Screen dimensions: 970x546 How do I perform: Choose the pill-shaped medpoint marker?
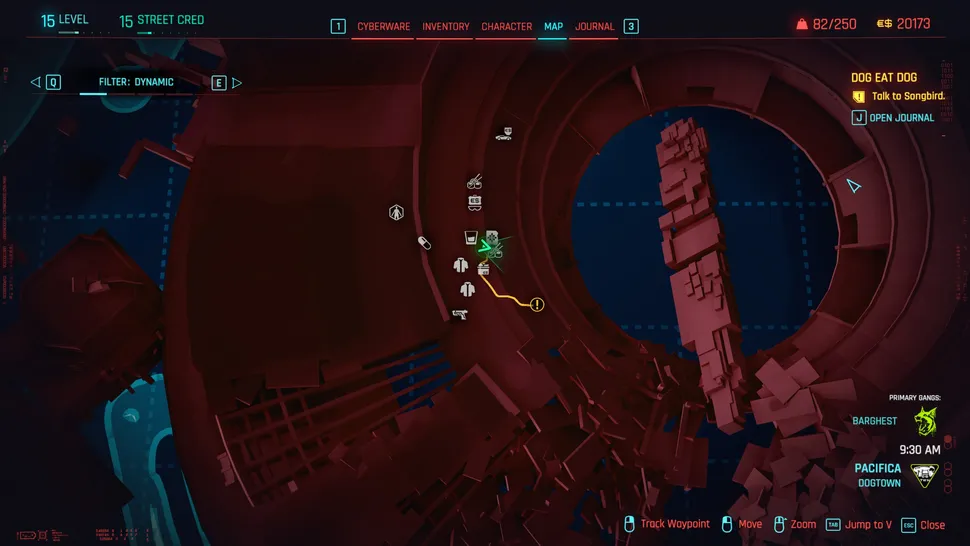coord(424,243)
